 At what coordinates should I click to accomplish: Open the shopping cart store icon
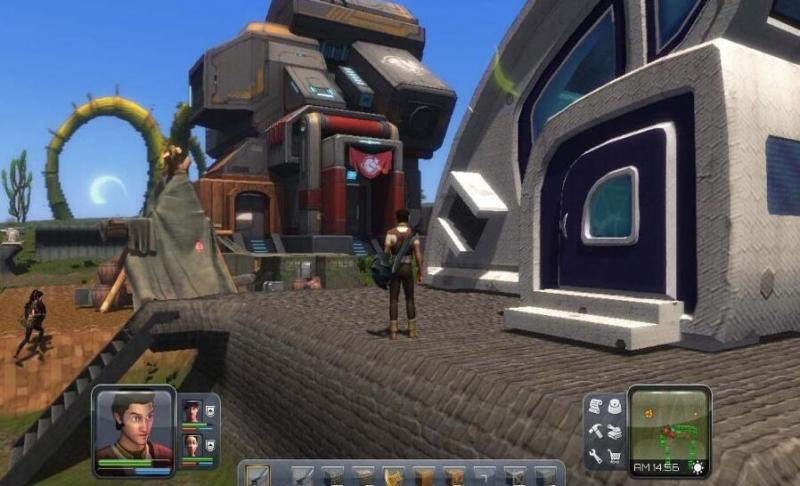613,455
